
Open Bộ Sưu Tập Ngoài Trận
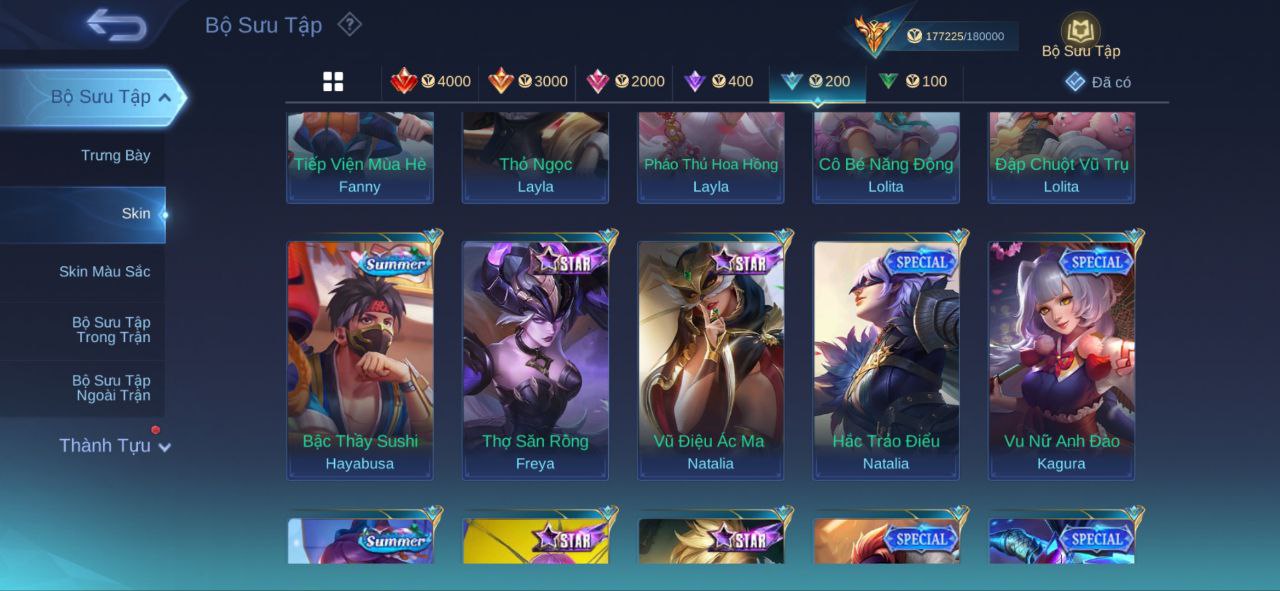(110, 387)
